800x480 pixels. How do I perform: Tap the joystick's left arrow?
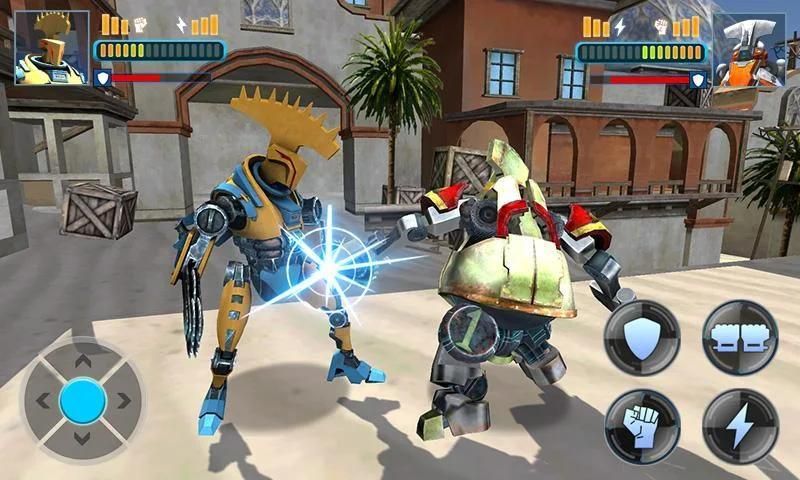(x=42, y=401)
